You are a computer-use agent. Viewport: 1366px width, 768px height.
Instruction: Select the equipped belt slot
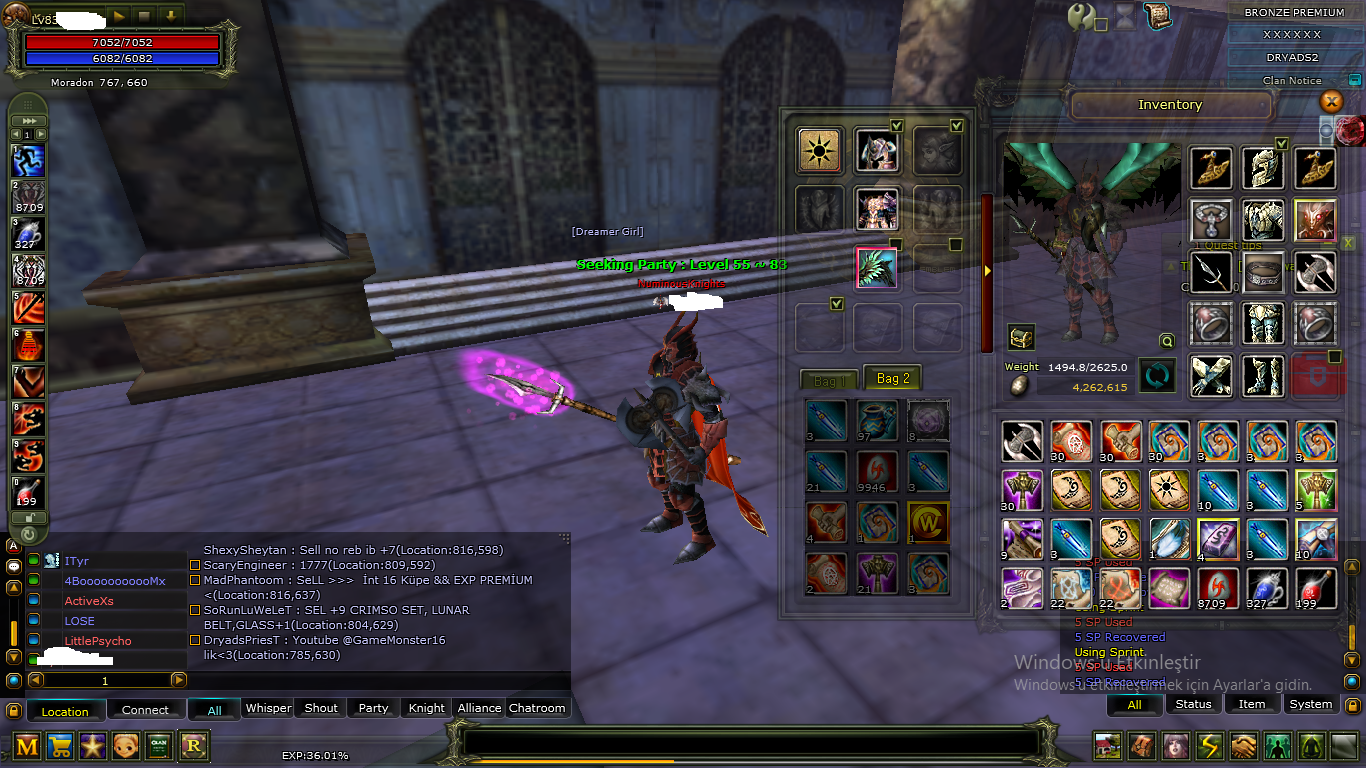[x=1263, y=272]
